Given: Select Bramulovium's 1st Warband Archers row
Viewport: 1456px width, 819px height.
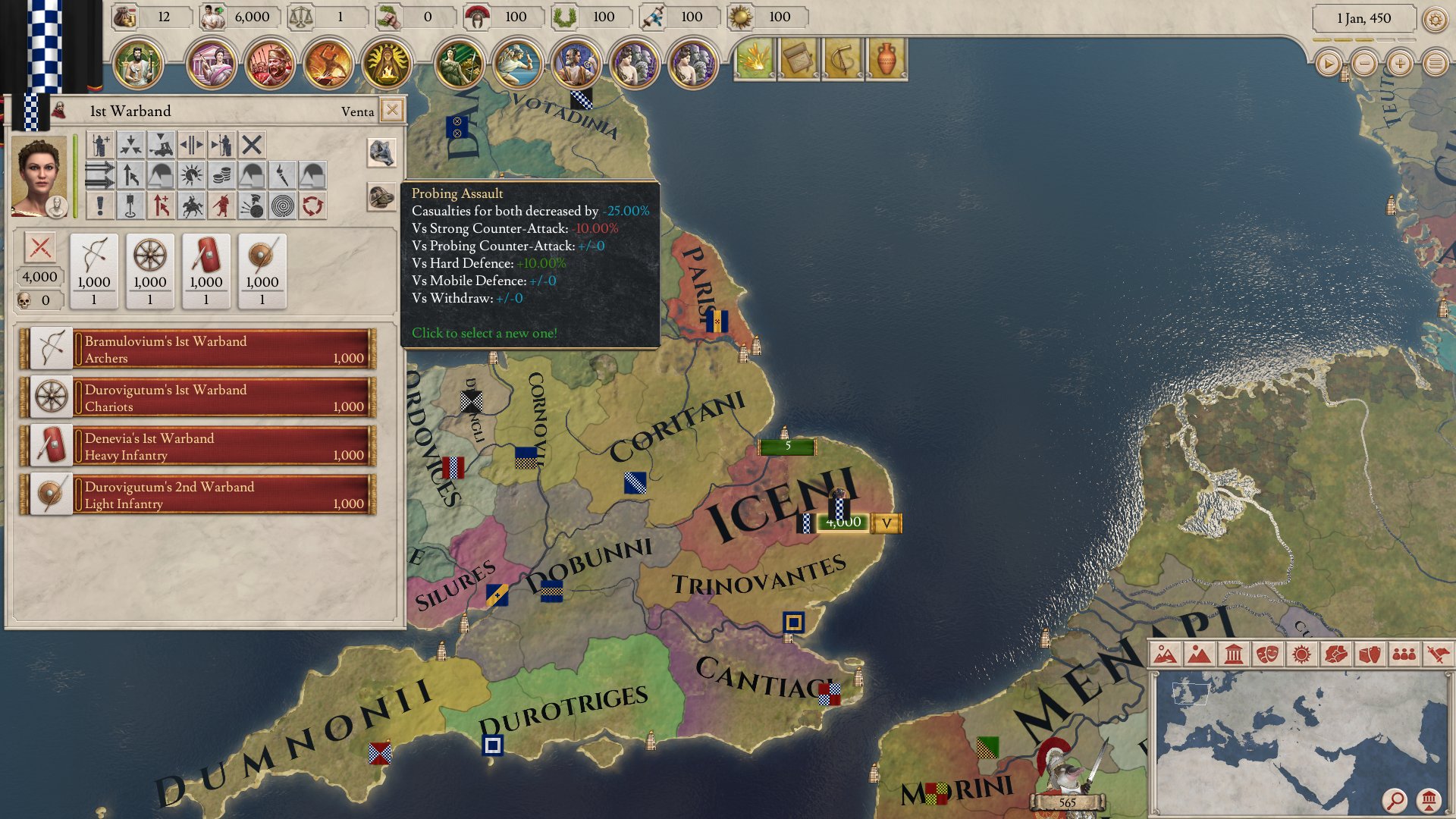Looking at the screenshot, I should (199, 349).
